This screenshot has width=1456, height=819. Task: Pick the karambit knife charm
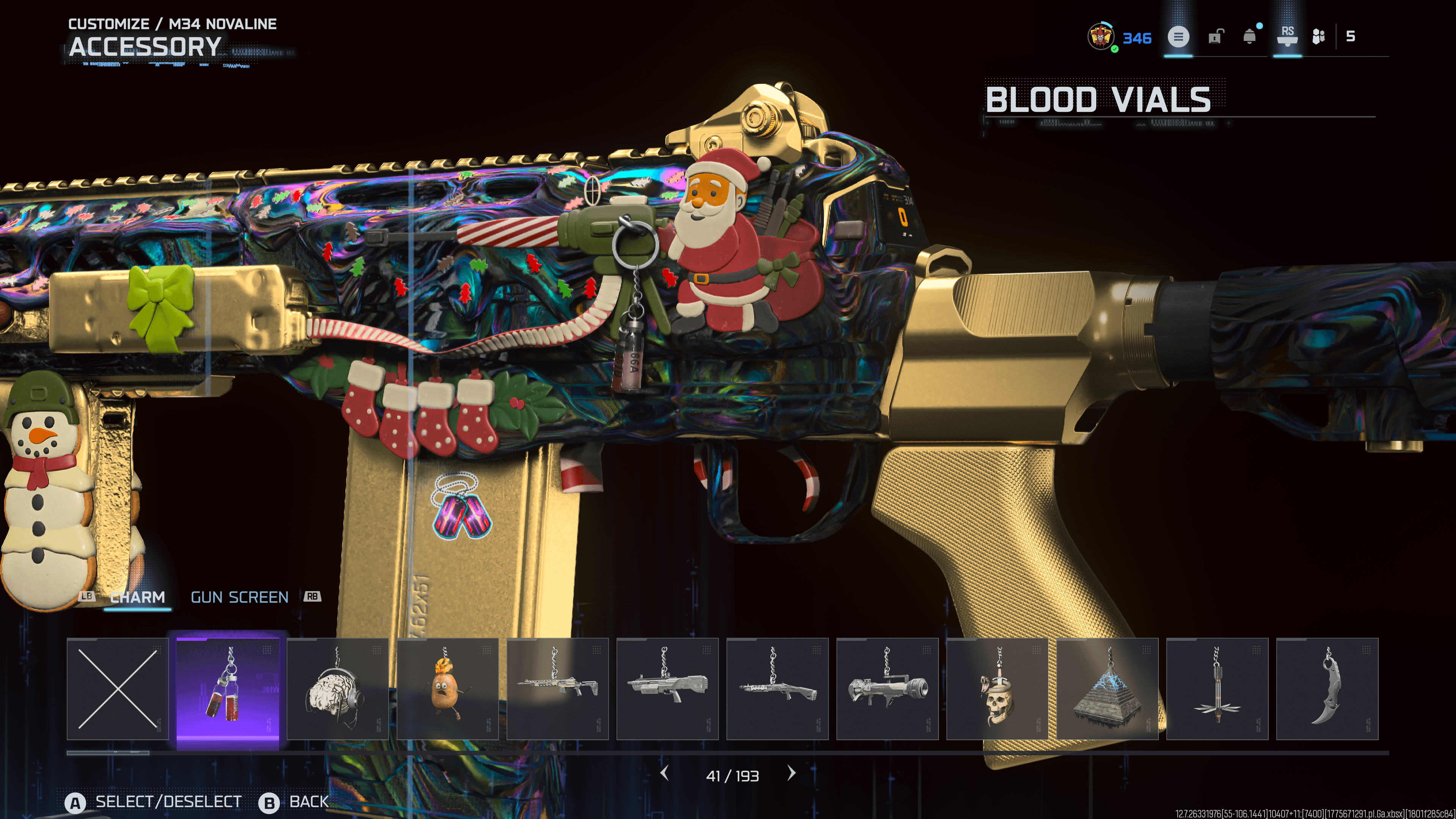click(1327, 689)
